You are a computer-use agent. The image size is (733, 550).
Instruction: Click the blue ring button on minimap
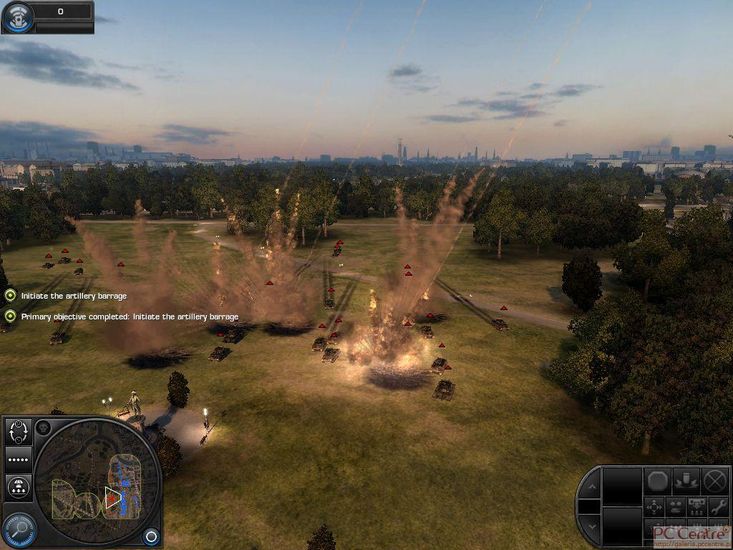click(150, 536)
